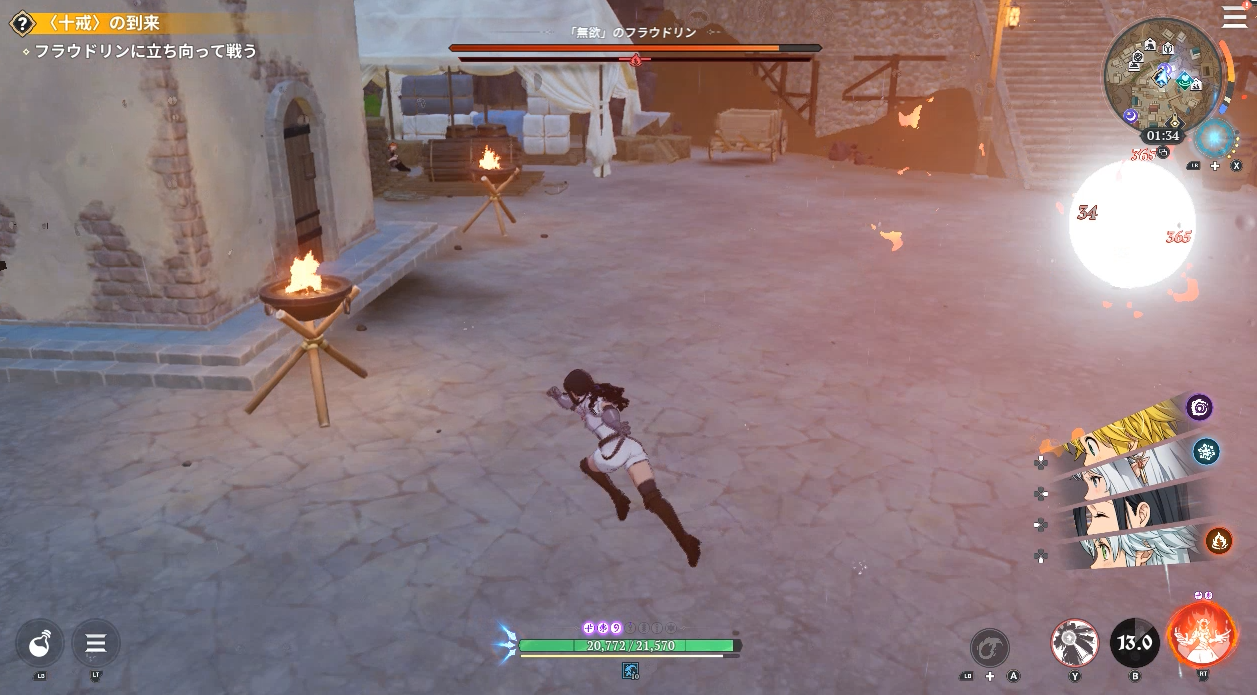Use the red-ringed slash skill icon
Screen dimensions: 1257x695
(1075, 643)
